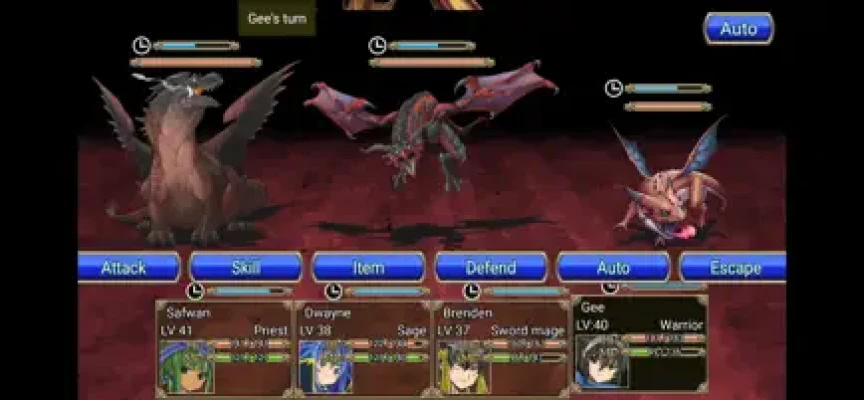Click Auto between Defend and Escape

pyautogui.click(x=613, y=267)
